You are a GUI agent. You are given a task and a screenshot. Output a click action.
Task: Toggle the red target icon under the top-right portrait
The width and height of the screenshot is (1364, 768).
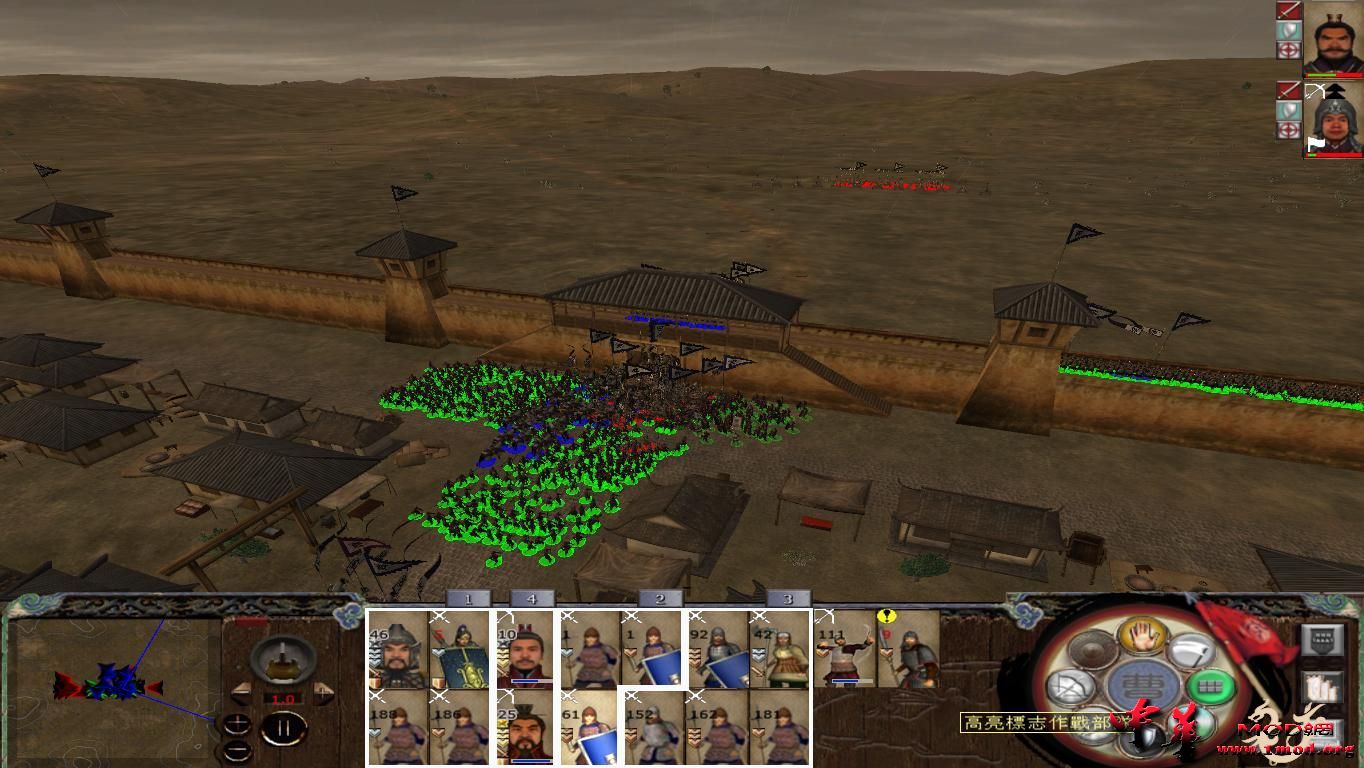point(1290,48)
